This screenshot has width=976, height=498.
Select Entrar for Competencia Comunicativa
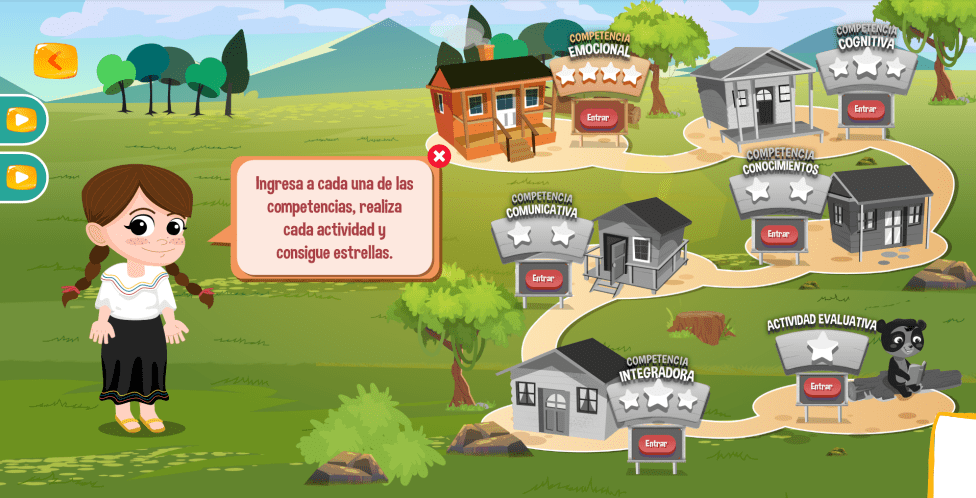coord(543,278)
